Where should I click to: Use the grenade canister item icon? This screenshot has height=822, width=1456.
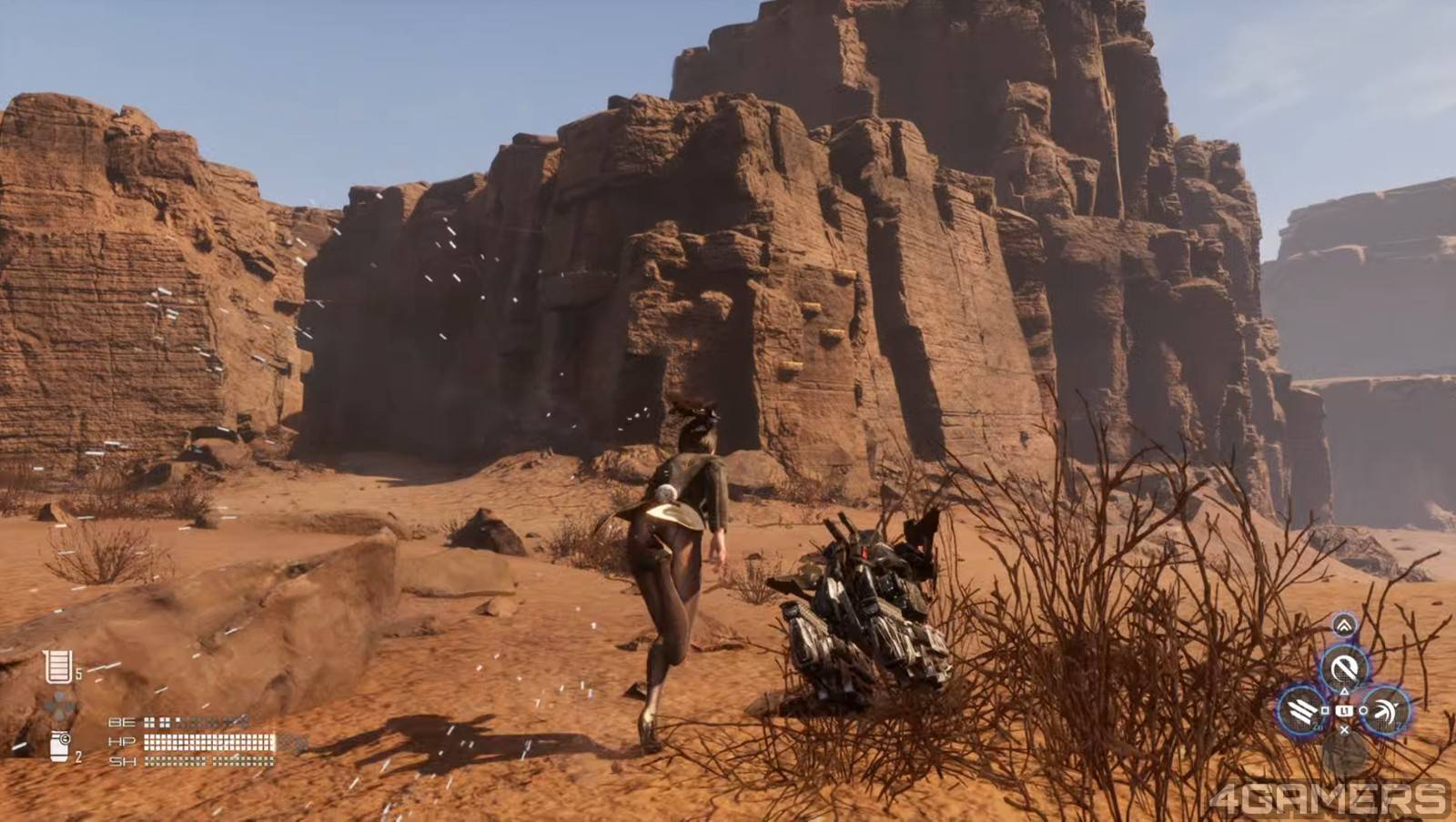click(x=59, y=745)
